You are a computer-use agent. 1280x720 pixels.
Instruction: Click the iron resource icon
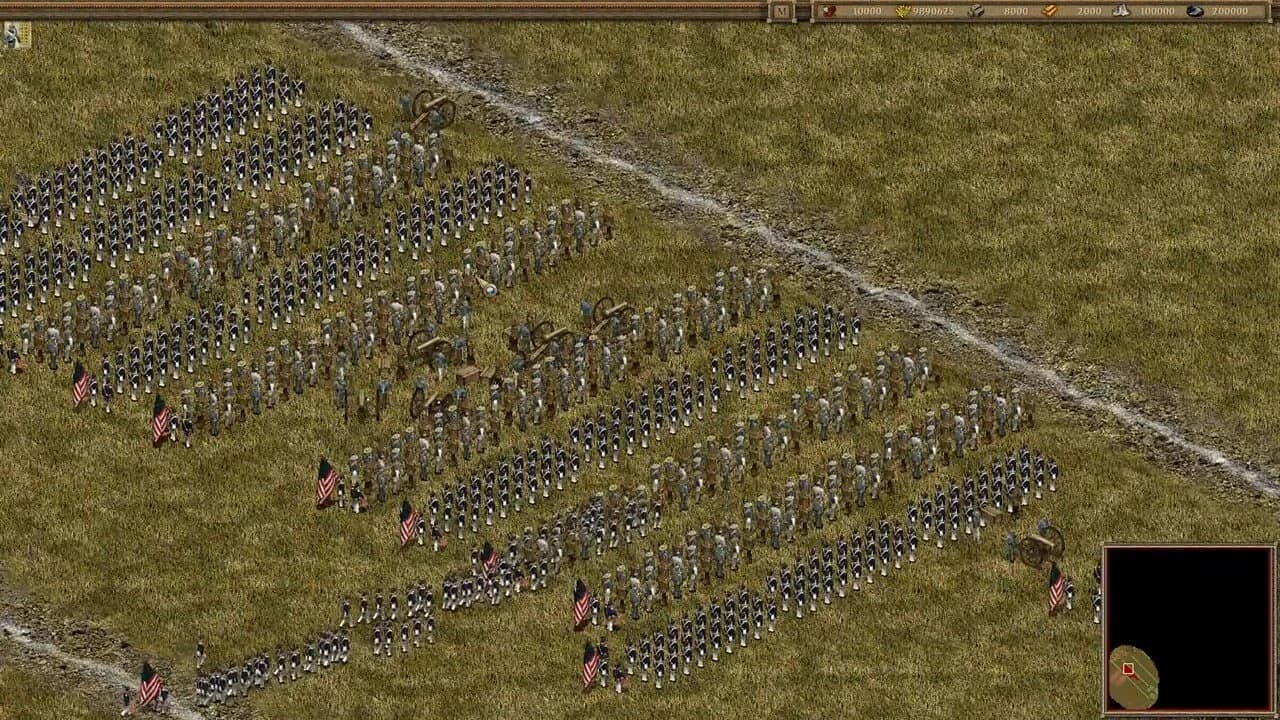tap(1122, 12)
